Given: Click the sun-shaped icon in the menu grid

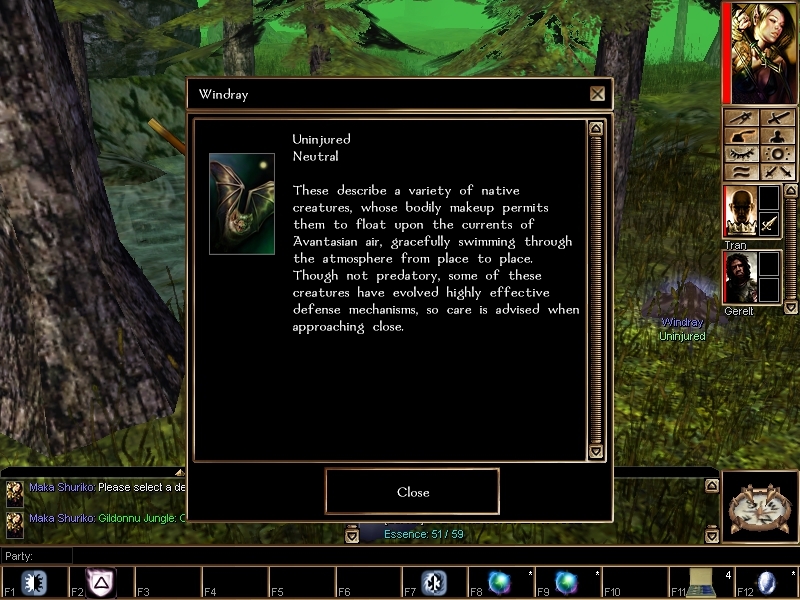Looking at the screenshot, I should click(x=779, y=154).
